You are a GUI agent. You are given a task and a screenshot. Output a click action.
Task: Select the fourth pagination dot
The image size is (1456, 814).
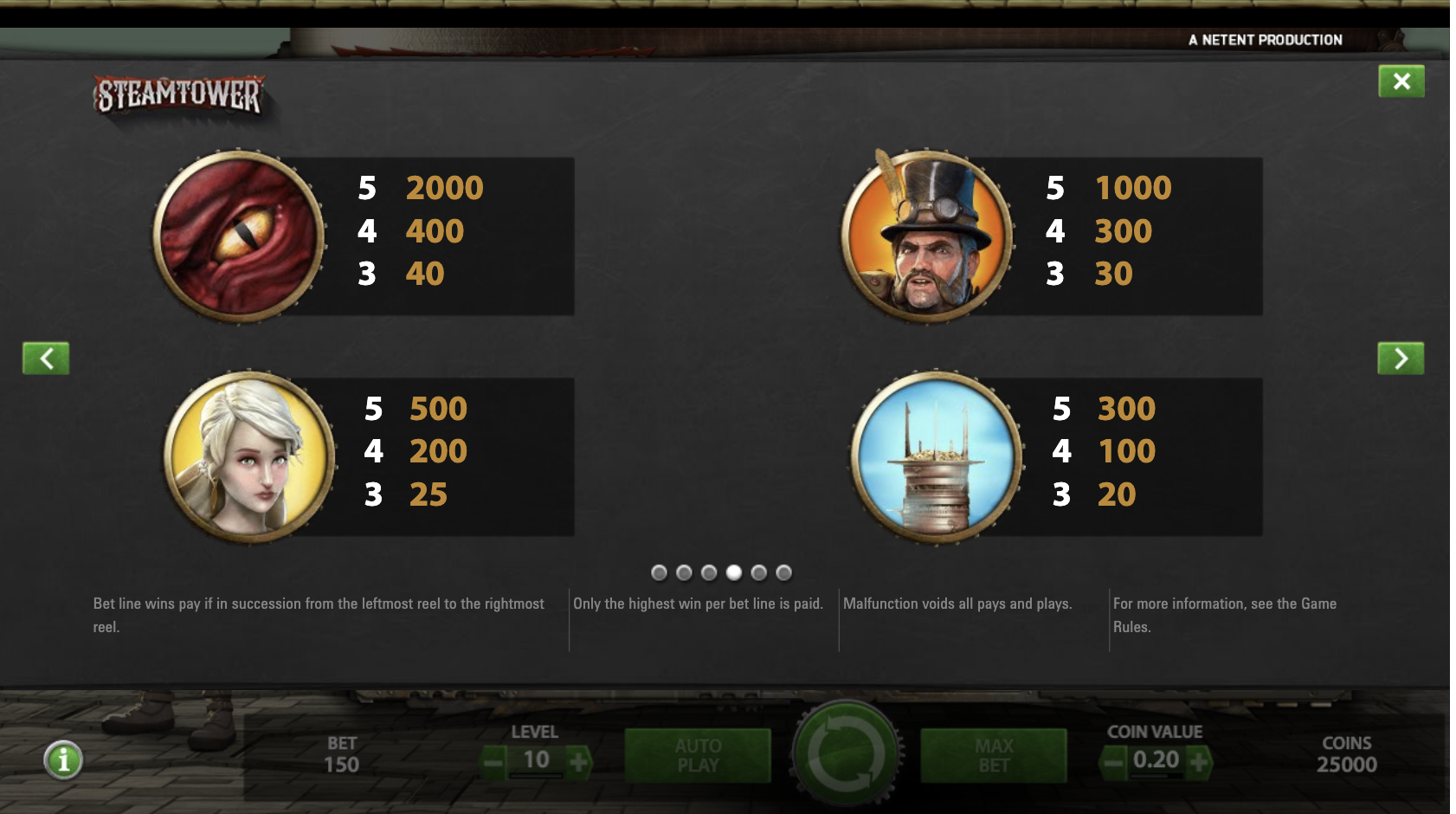tap(735, 572)
